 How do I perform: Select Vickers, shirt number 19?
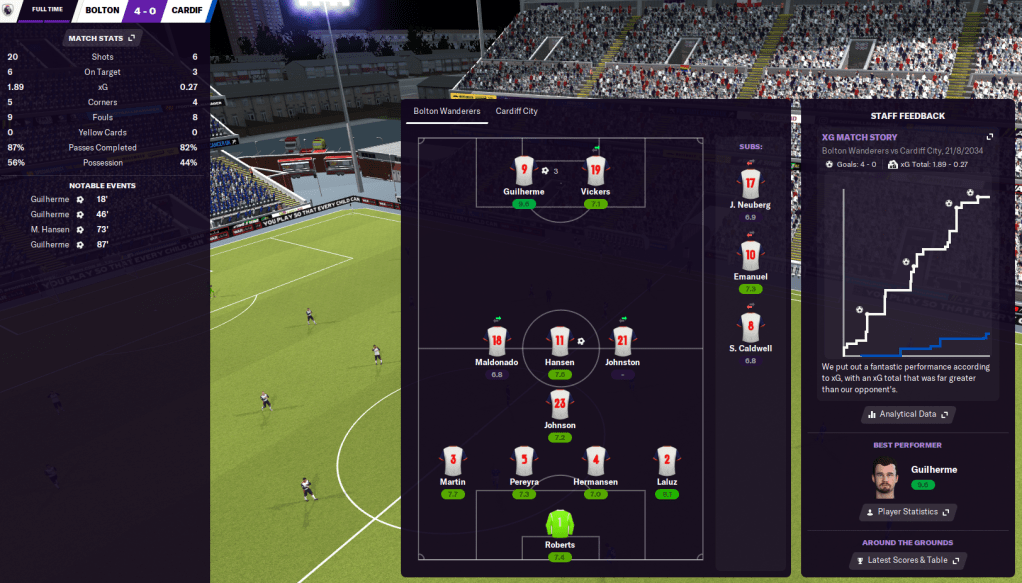point(595,171)
